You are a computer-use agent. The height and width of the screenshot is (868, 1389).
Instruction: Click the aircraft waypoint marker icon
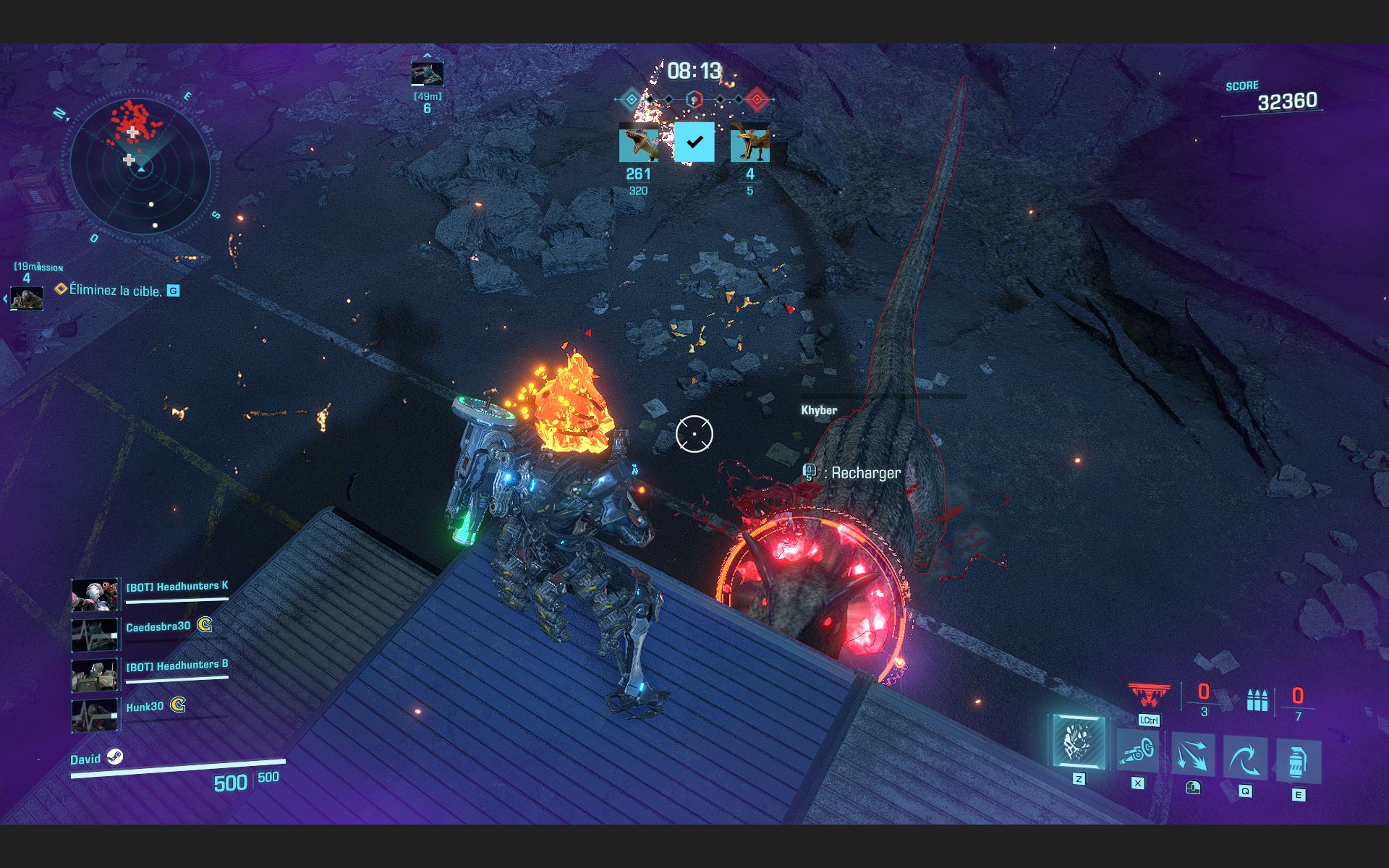[x=427, y=74]
